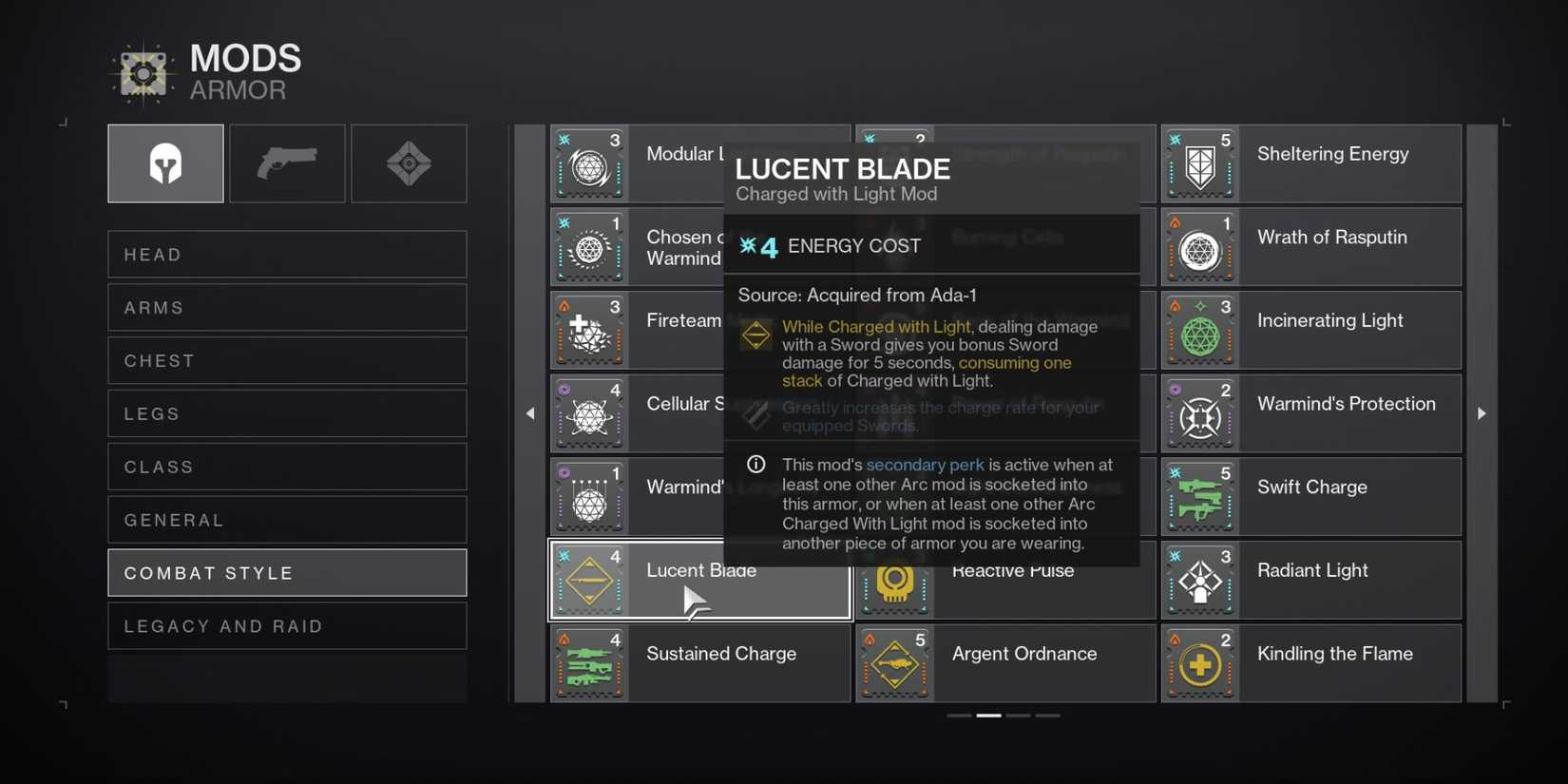This screenshot has height=784, width=1568.
Task: Select the ghost mods icon
Action: click(409, 163)
